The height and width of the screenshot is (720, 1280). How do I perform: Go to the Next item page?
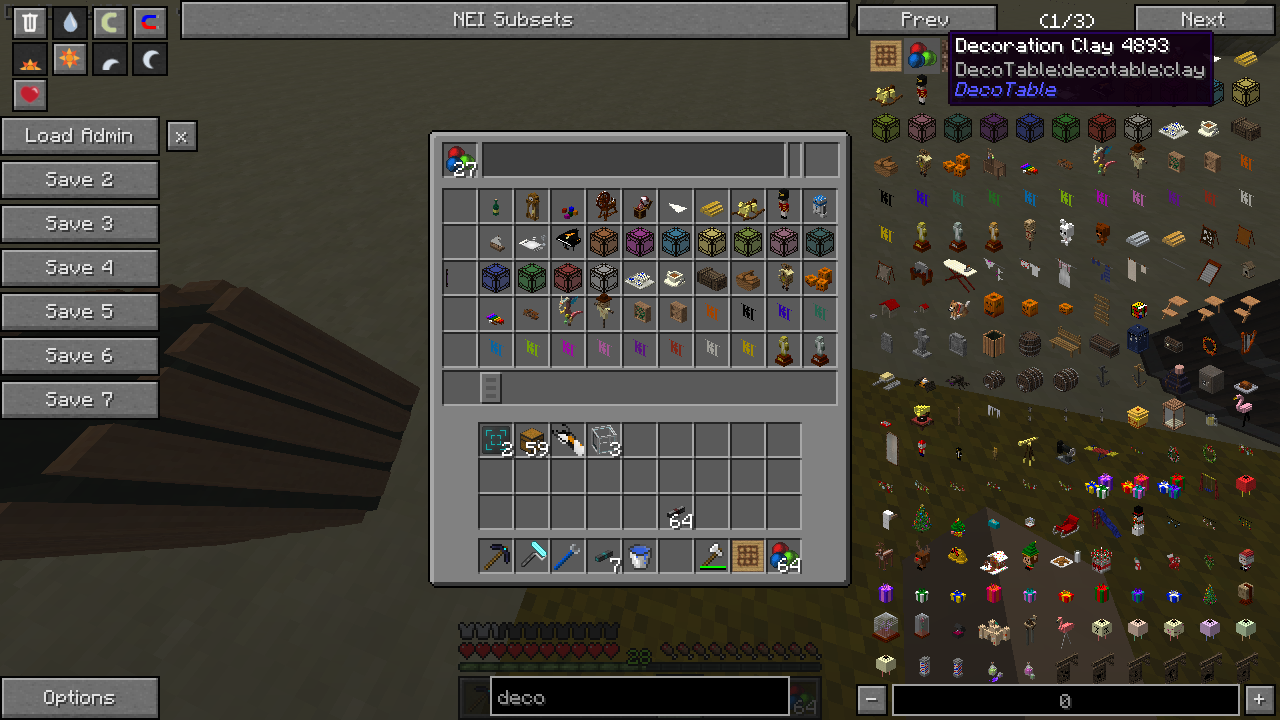[1202, 20]
